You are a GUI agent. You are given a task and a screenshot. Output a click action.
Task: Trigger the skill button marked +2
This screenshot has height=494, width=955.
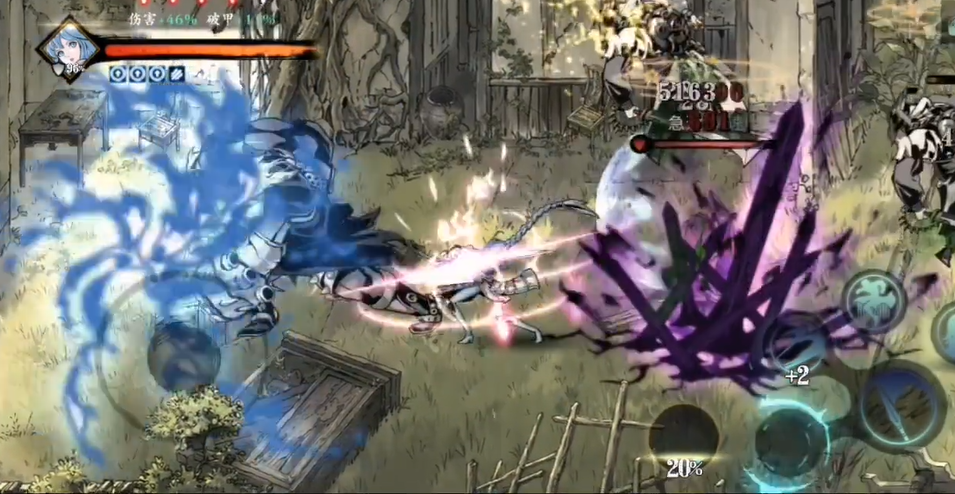tap(795, 350)
